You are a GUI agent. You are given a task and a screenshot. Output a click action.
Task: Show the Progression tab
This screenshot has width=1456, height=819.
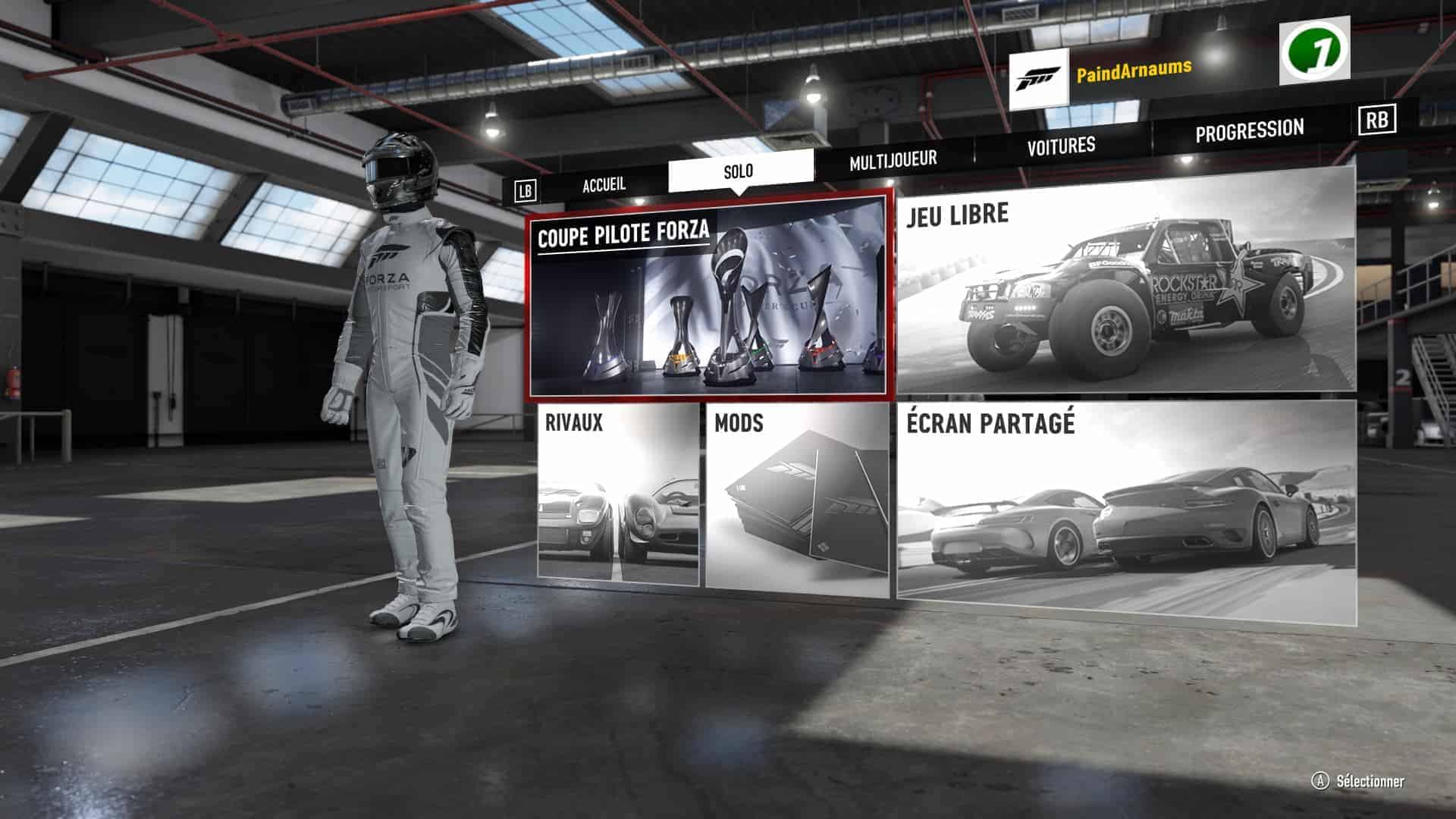1249,131
